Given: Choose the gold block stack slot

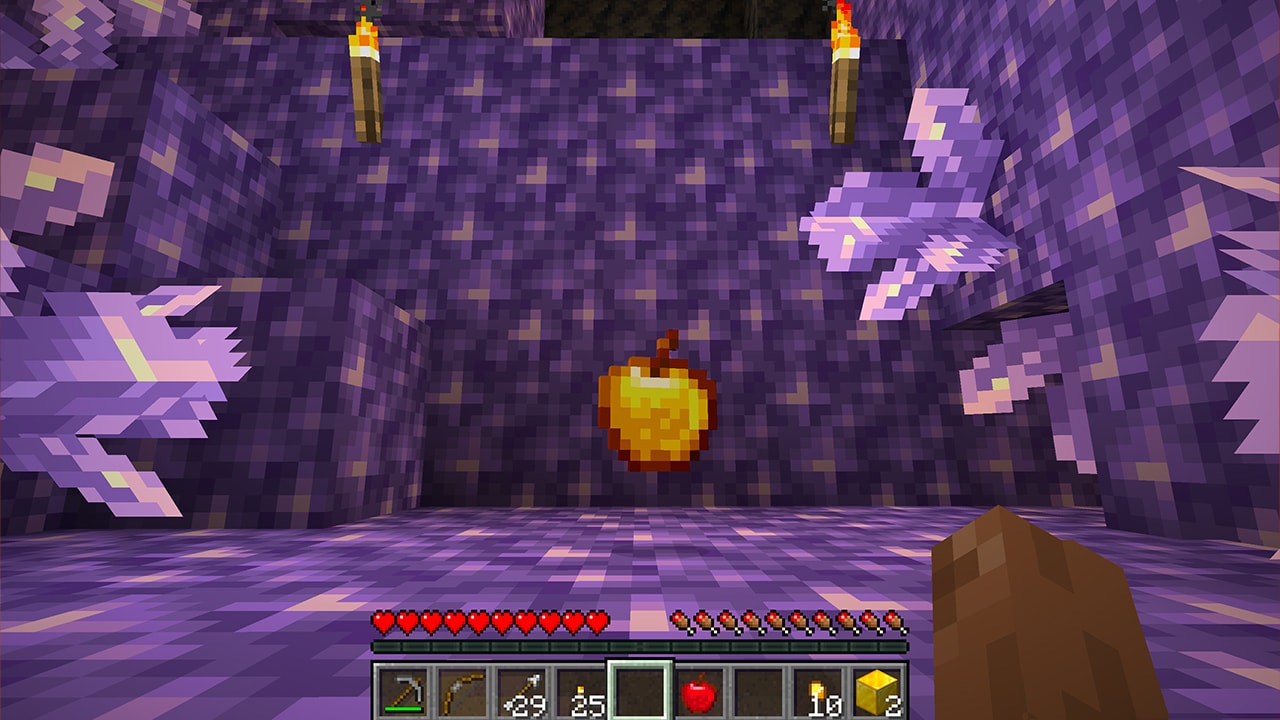Looking at the screenshot, I should (x=876, y=691).
